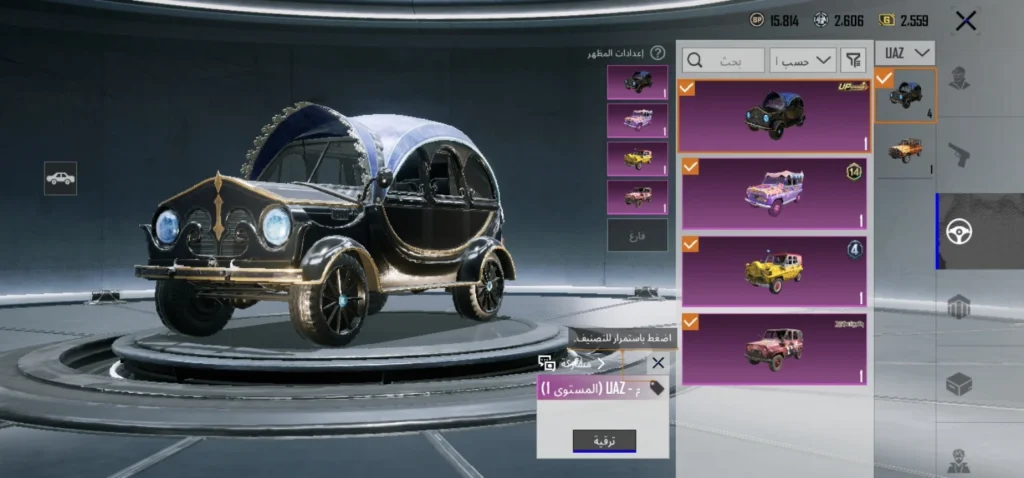Choose the pink and white UAZ skin card
Viewport: 1024px width, 478px height.
coord(774,193)
